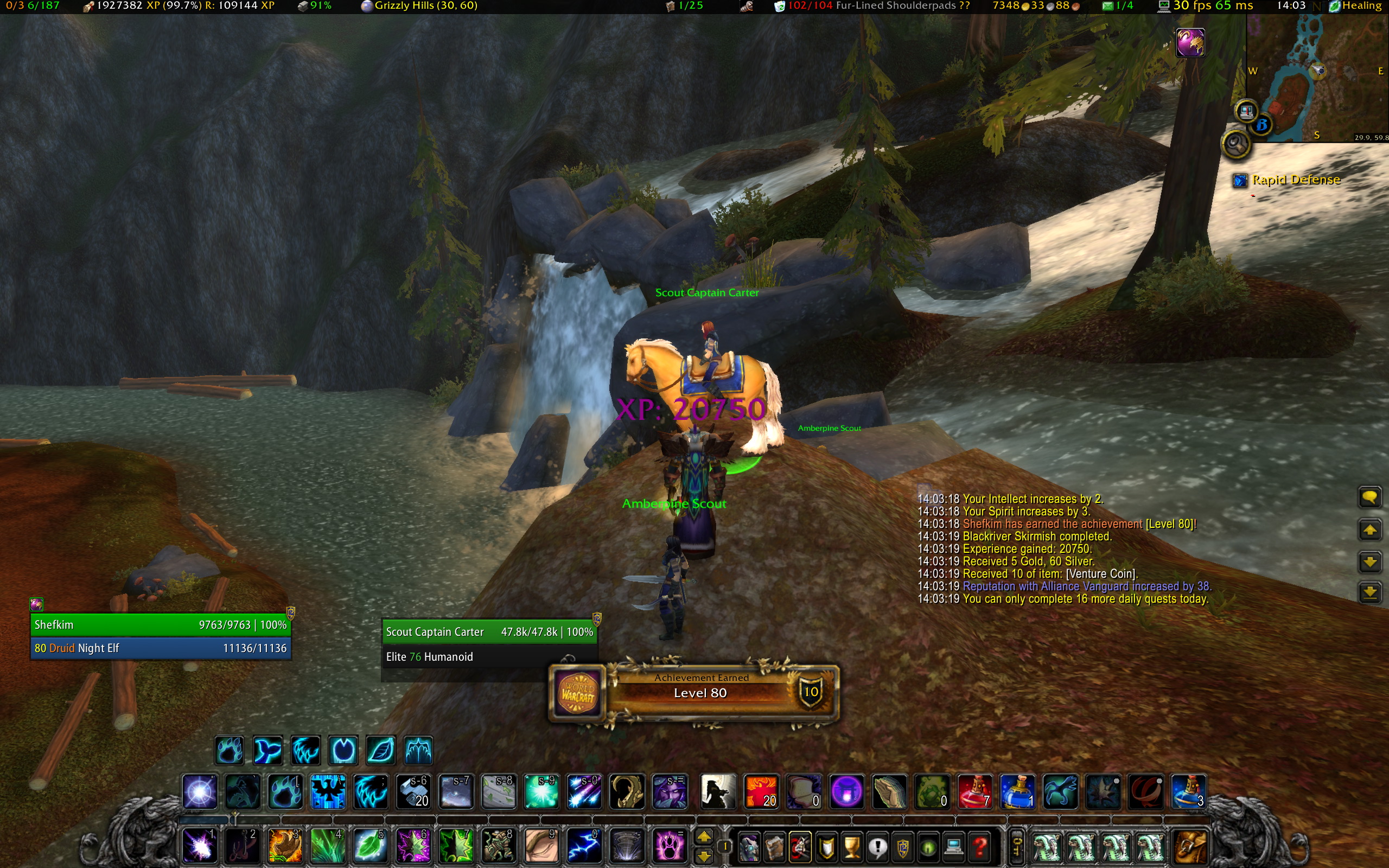This screenshot has width=1389, height=868.
Task: Open the keyring next to the bags
Action: 1016,846
